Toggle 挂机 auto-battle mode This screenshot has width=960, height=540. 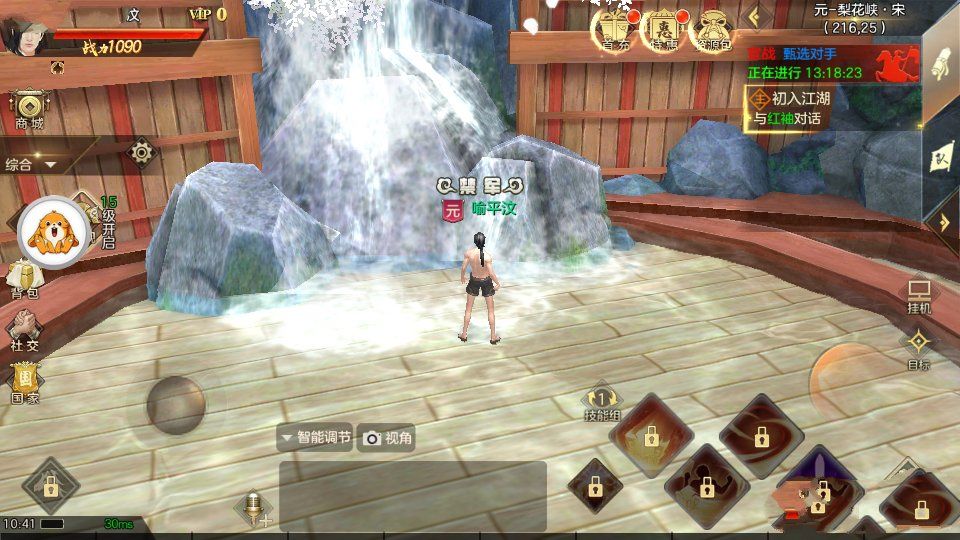918,297
